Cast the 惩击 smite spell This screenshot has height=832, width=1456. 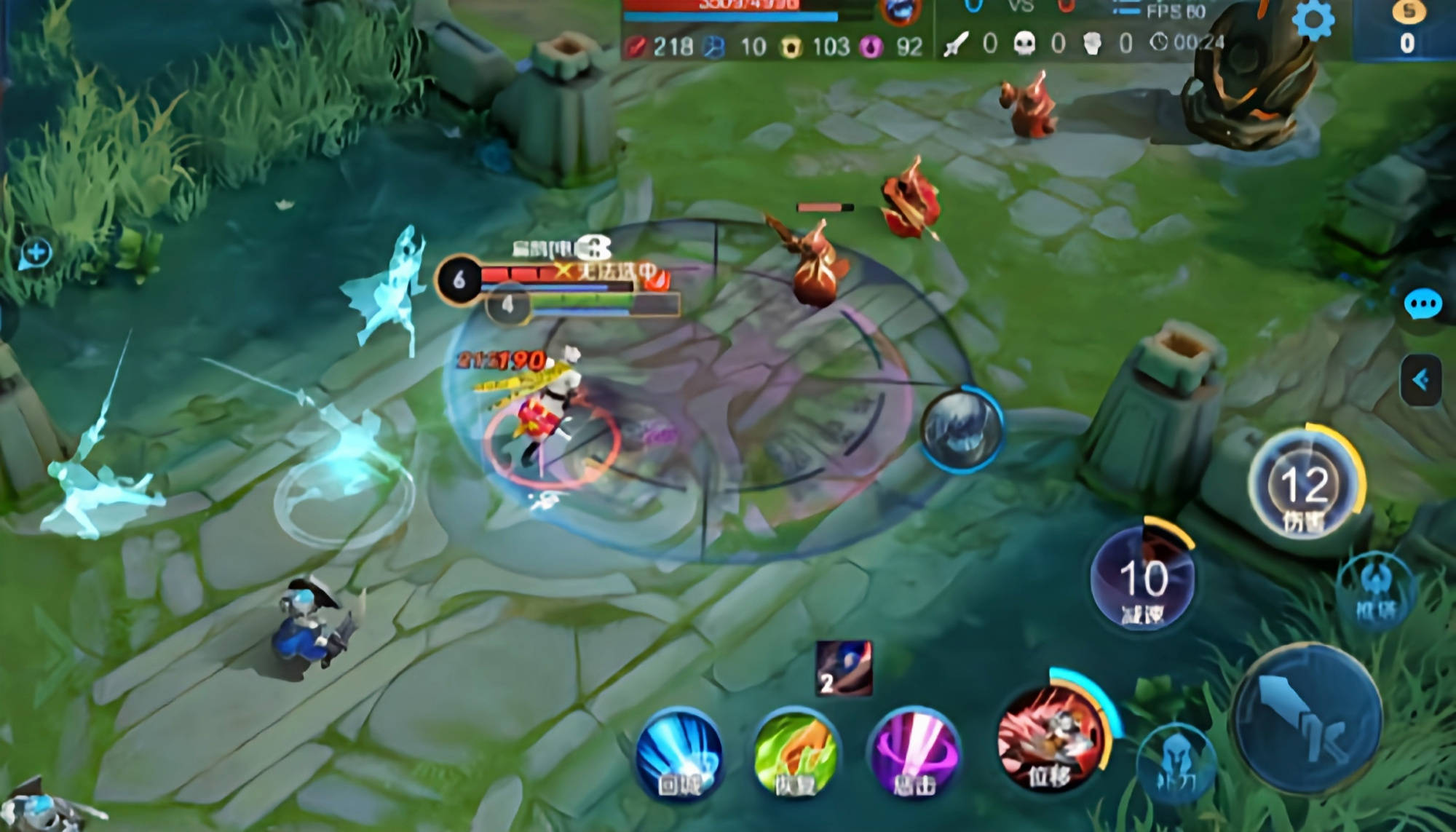point(914,755)
